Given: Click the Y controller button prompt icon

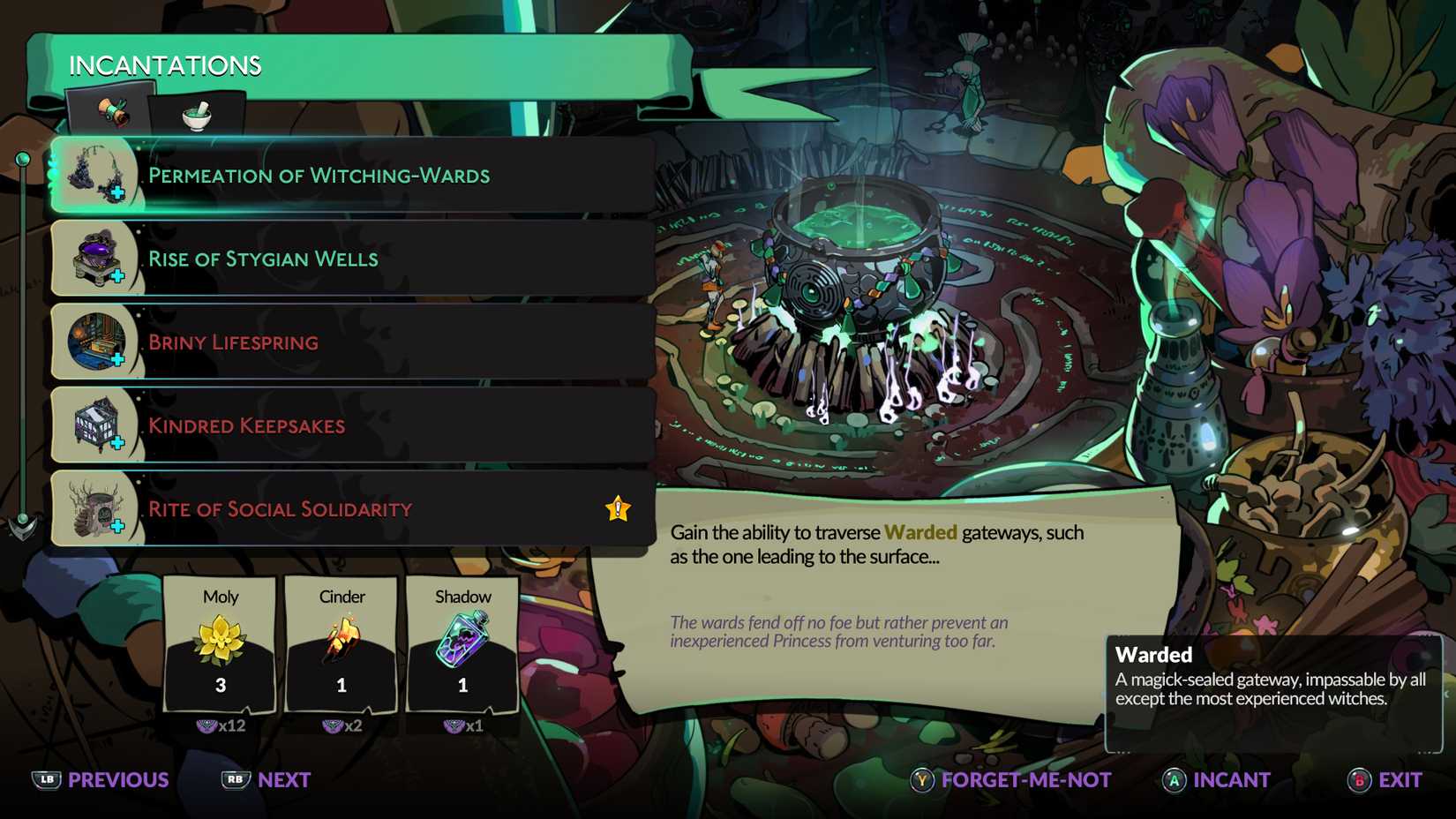Looking at the screenshot, I should coord(920,781).
